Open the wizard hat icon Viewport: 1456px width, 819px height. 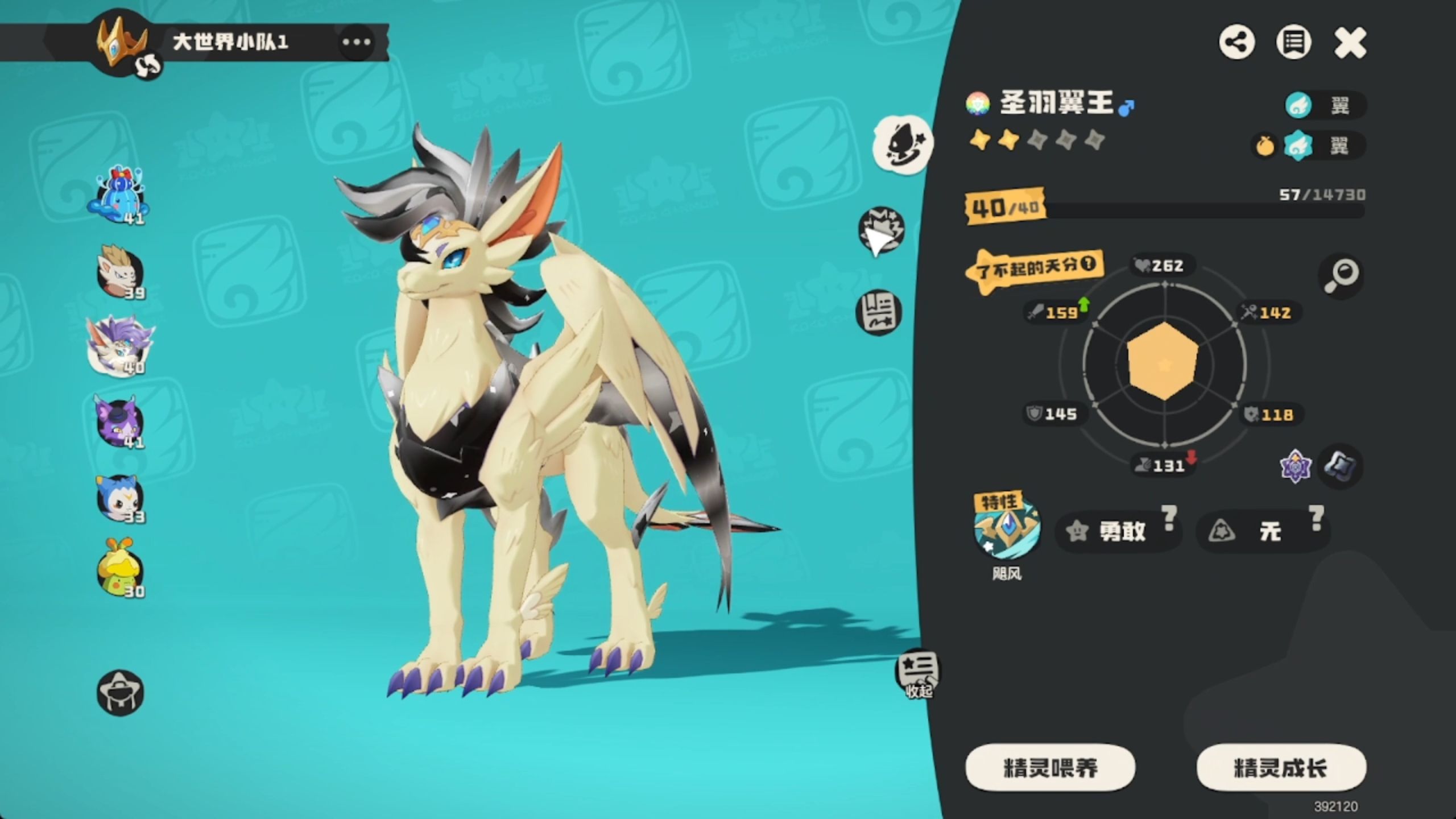(x=120, y=692)
